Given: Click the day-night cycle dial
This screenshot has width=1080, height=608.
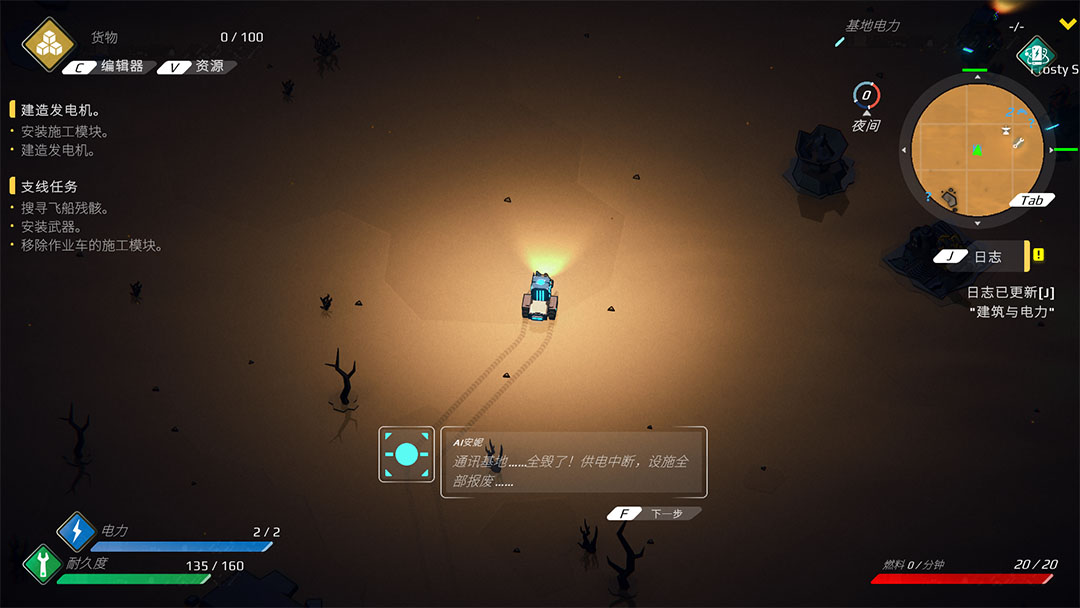Looking at the screenshot, I should tap(866, 96).
